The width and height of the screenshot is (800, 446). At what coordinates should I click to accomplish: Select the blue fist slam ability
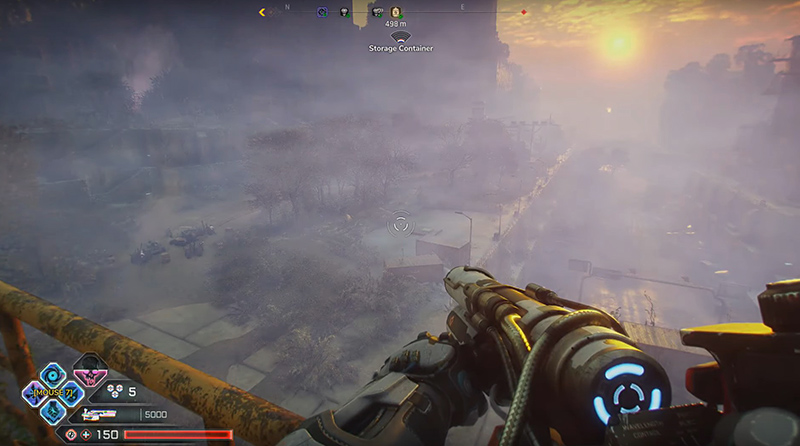coord(52,410)
